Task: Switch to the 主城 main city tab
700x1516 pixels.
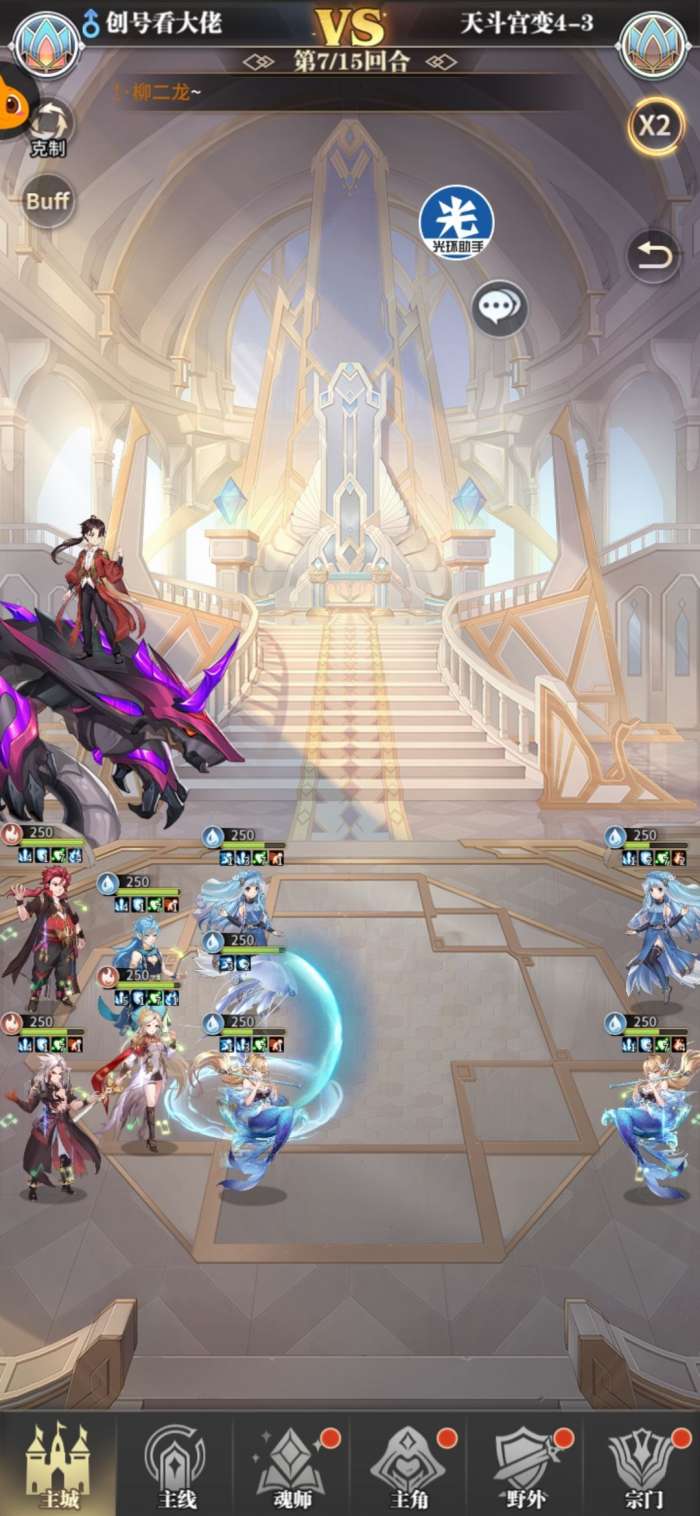Action: (x=57, y=1464)
